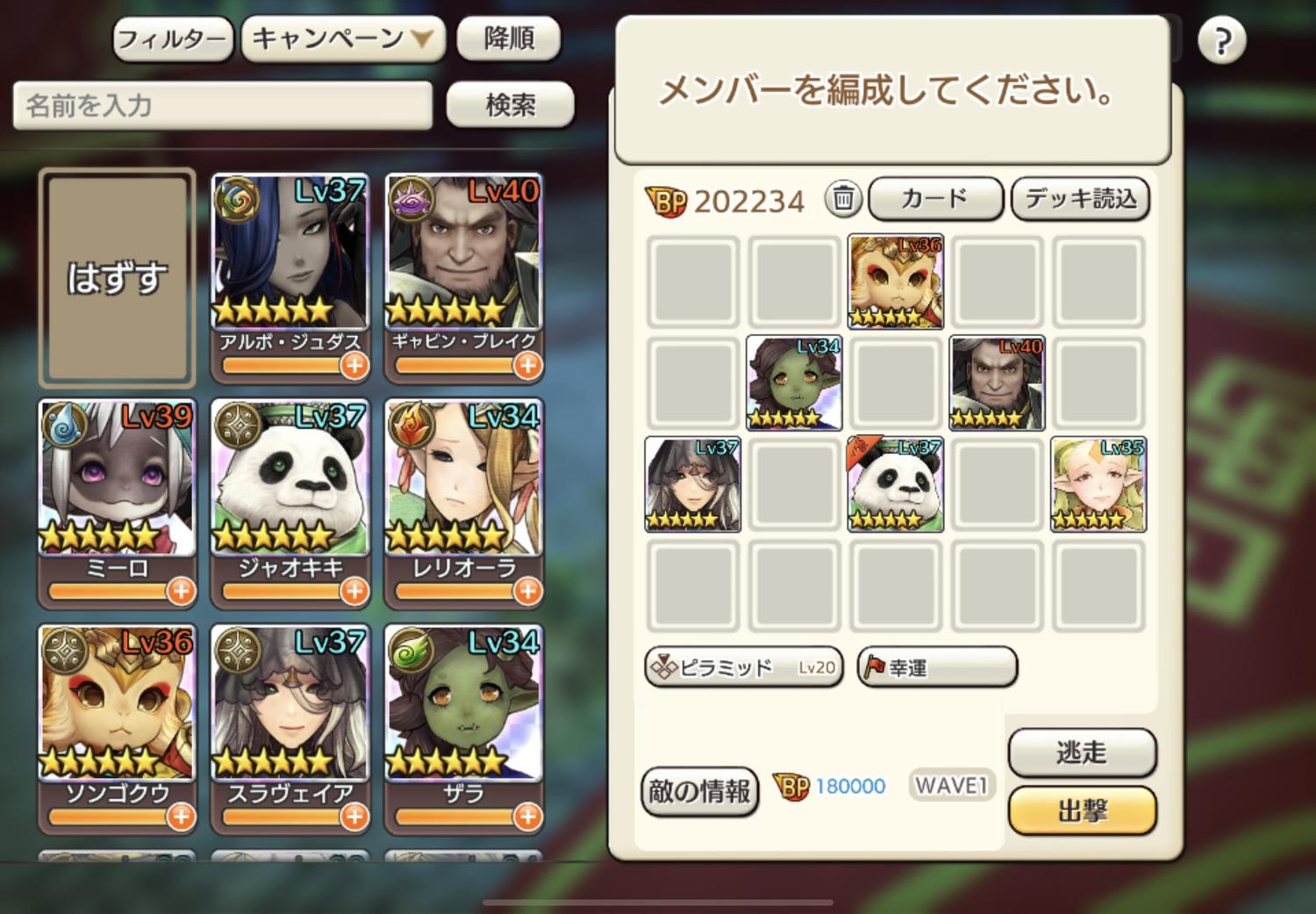Start battle with 出撃 button
The image size is (1316, 914).
[1082, 811]
